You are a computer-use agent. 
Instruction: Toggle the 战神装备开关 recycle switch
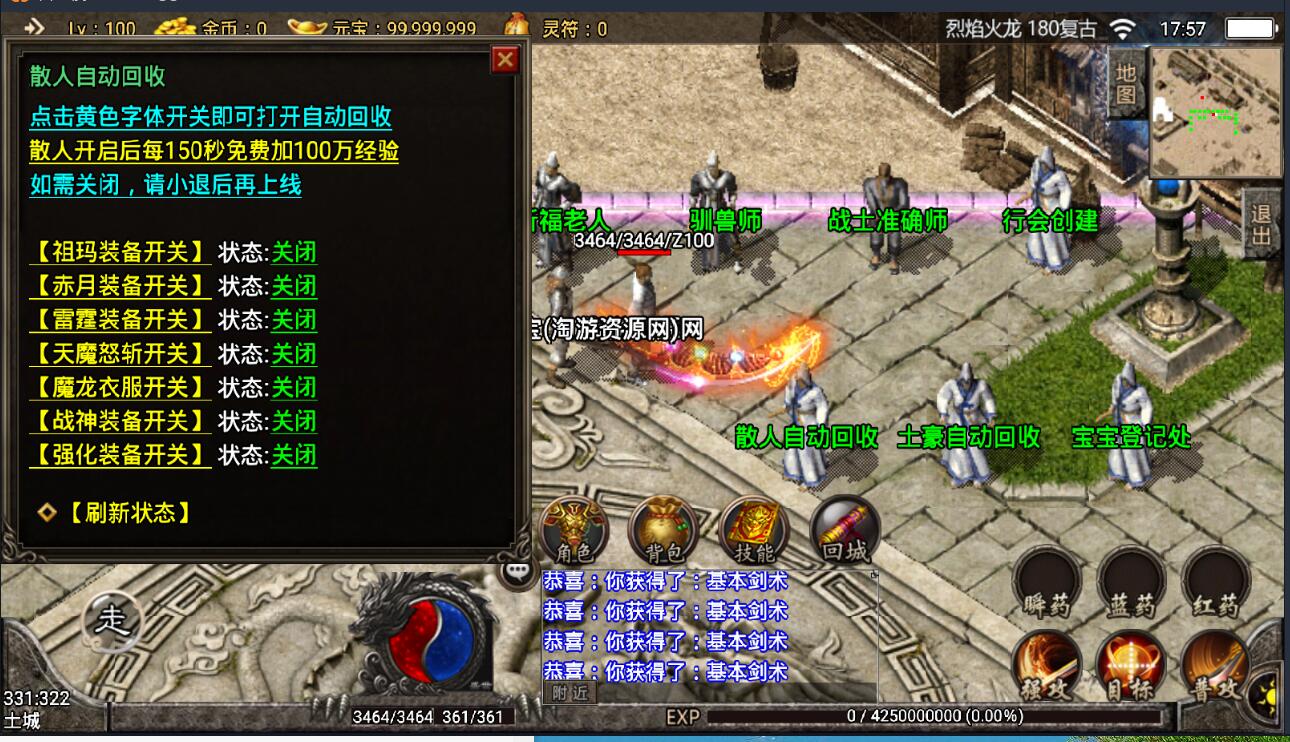(x=120, y=421)
